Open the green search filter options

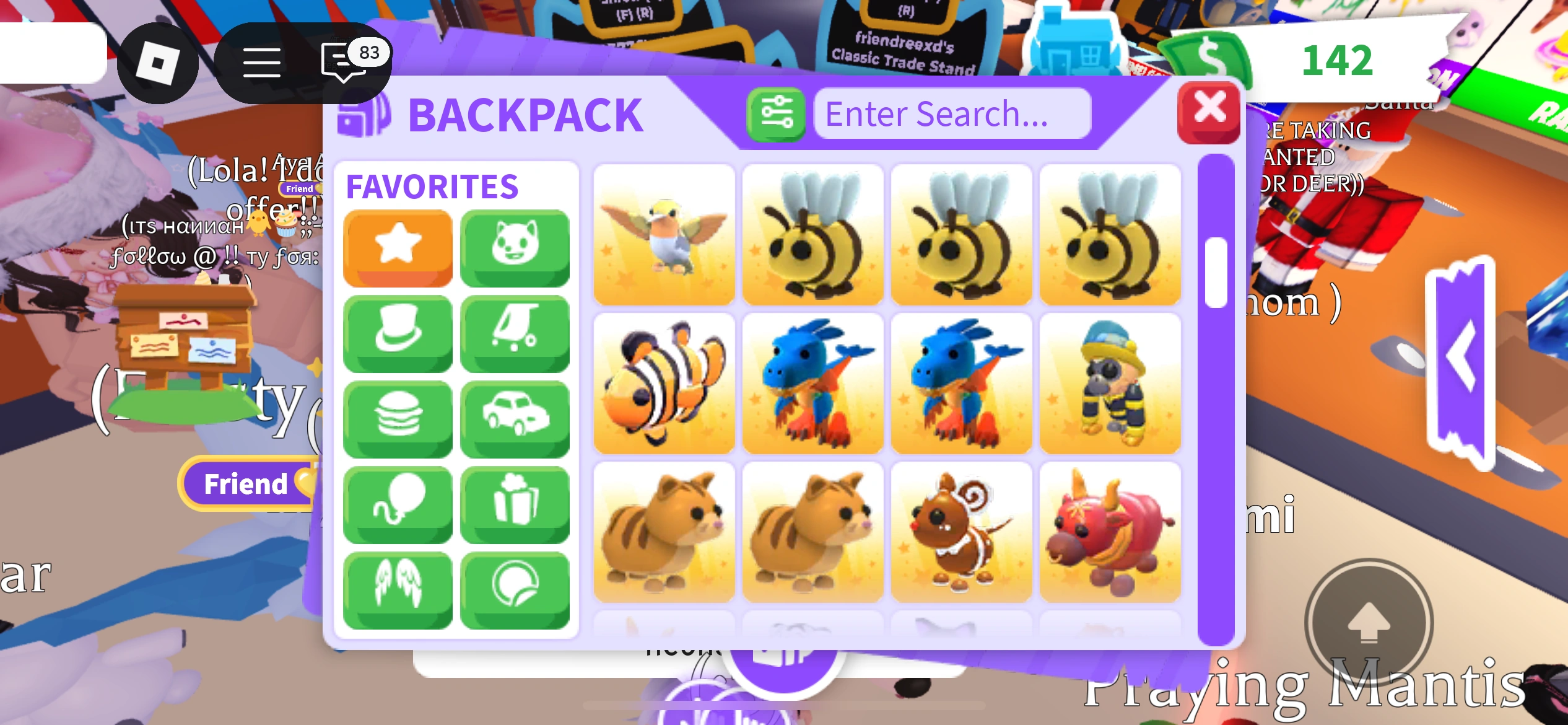click(777, 113)
